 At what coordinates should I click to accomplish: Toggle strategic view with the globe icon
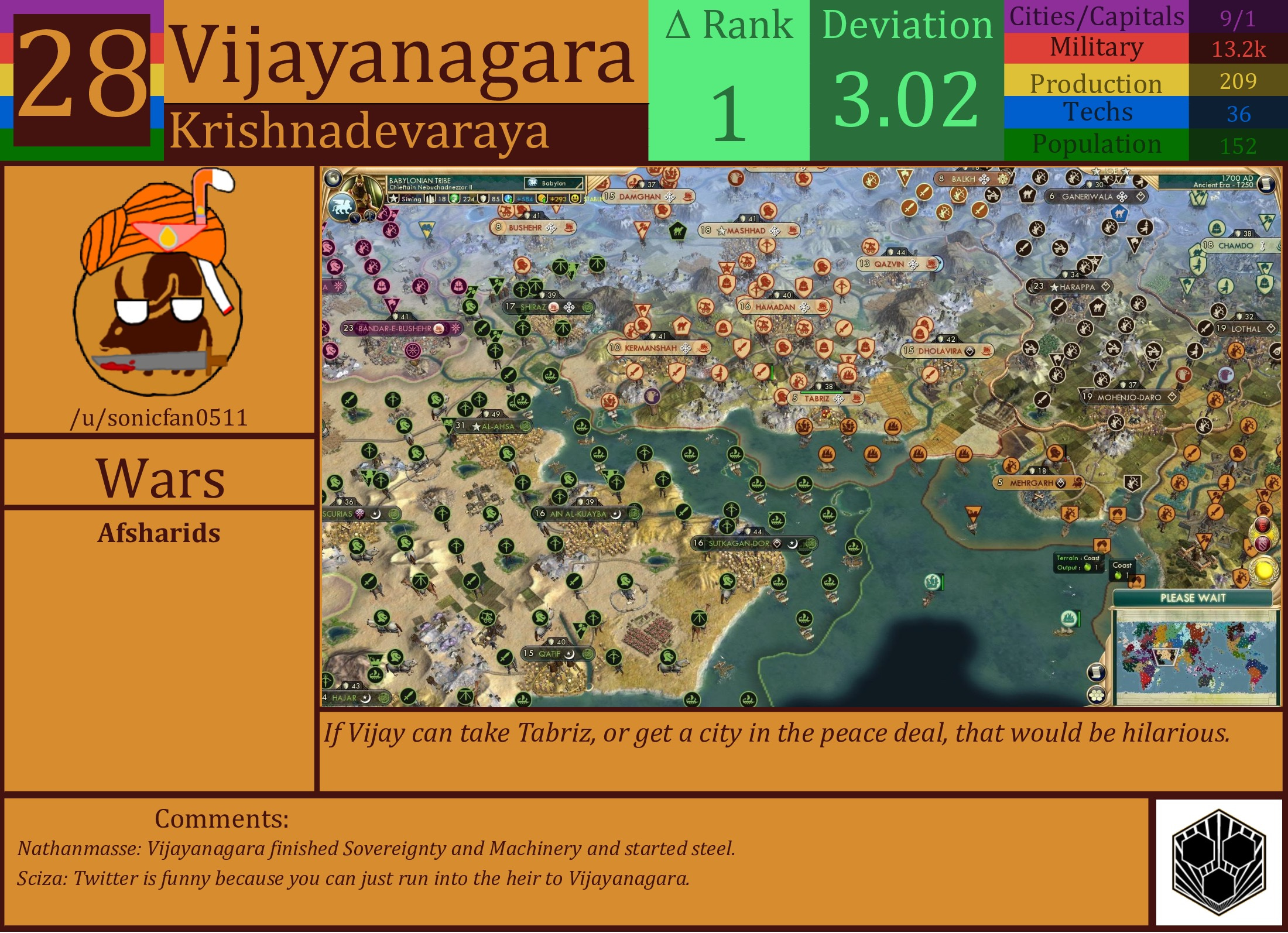pyautogui.click(x=334, y=178)
